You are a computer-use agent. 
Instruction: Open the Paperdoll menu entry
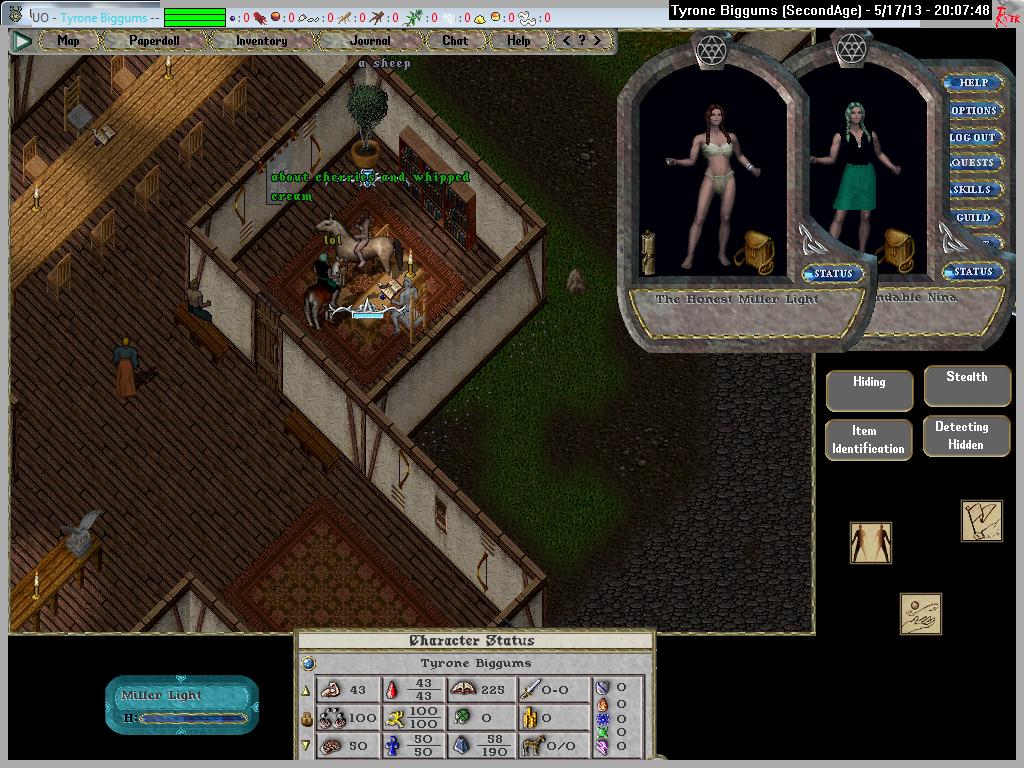[153, 41]
